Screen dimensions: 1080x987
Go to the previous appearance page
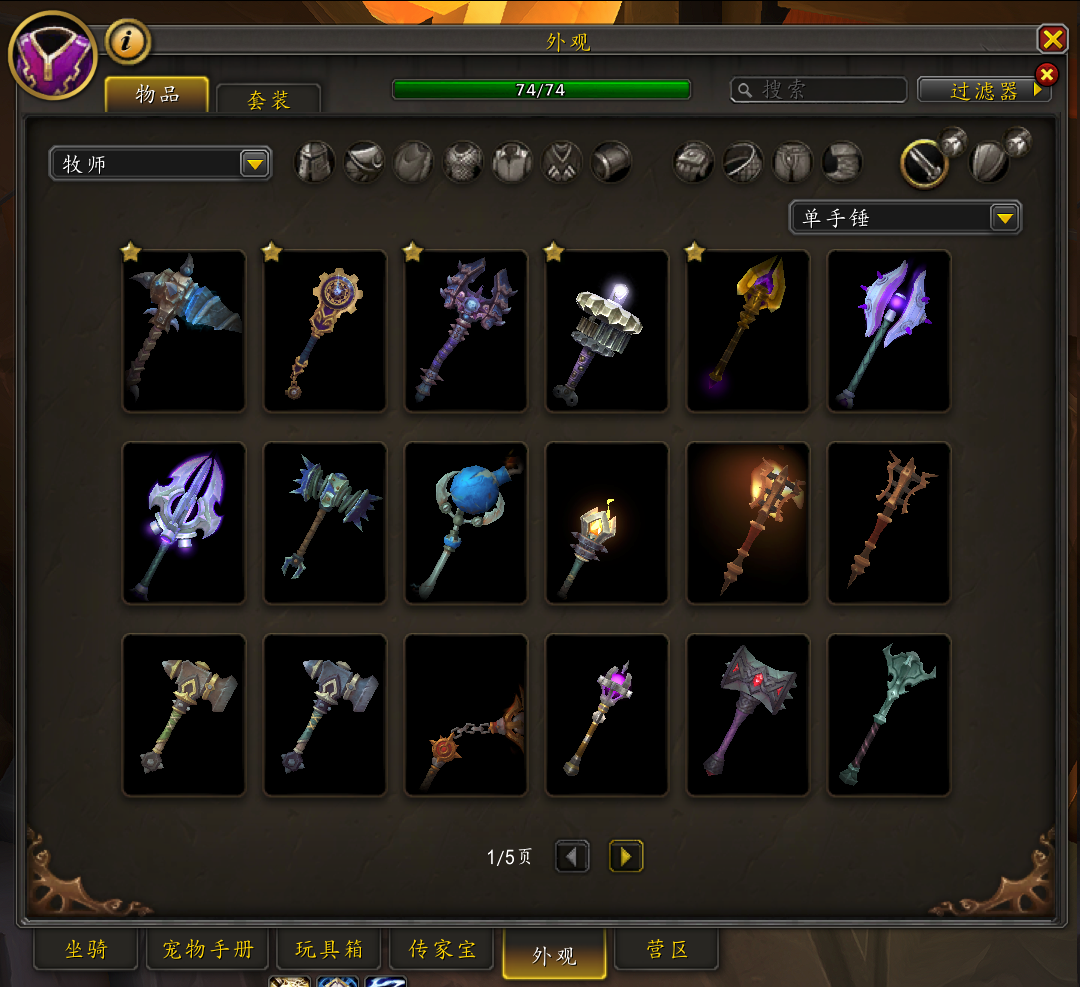coord(573,856)
